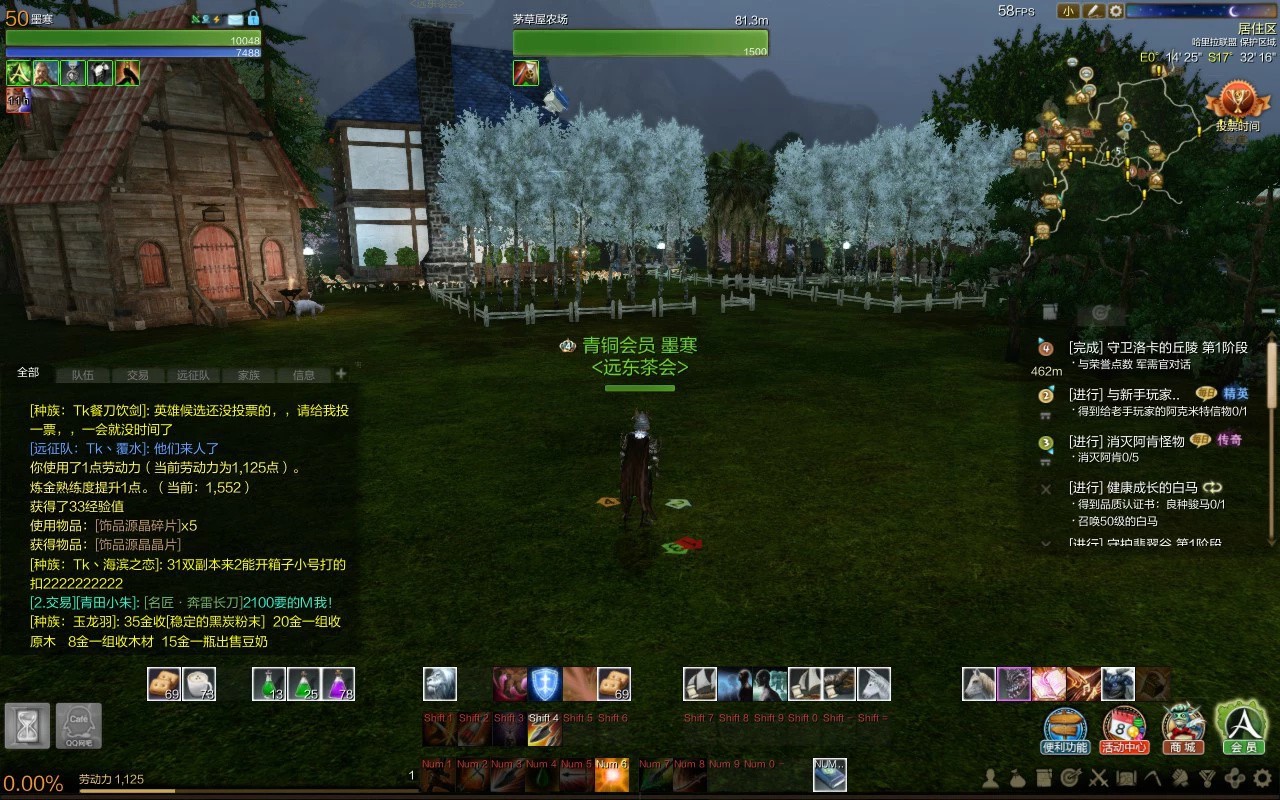
Task: Select the 远征队 chat tab
Action: click(x=193, y=375)
